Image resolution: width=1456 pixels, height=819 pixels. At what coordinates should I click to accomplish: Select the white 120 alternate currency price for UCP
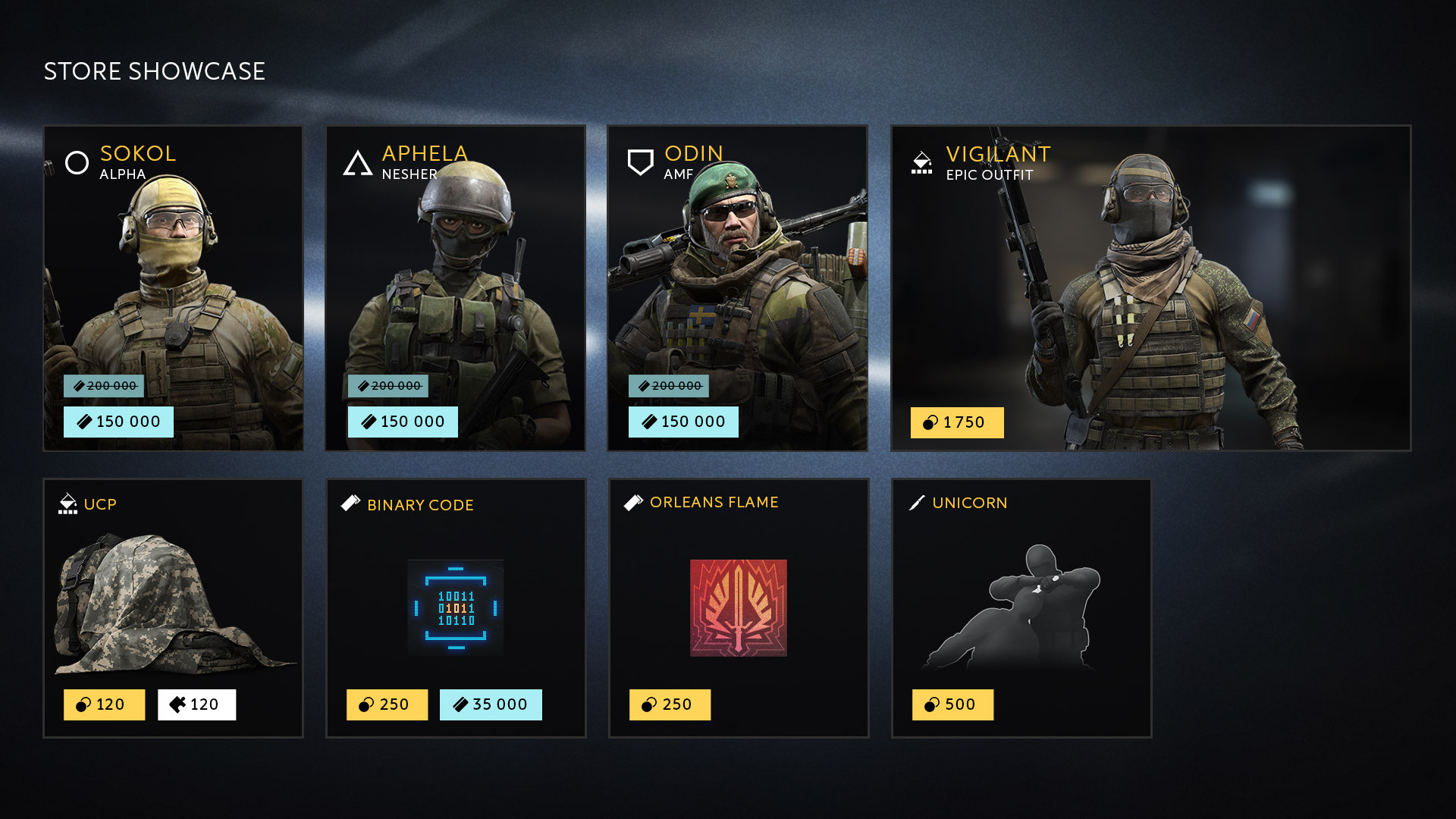197,704
